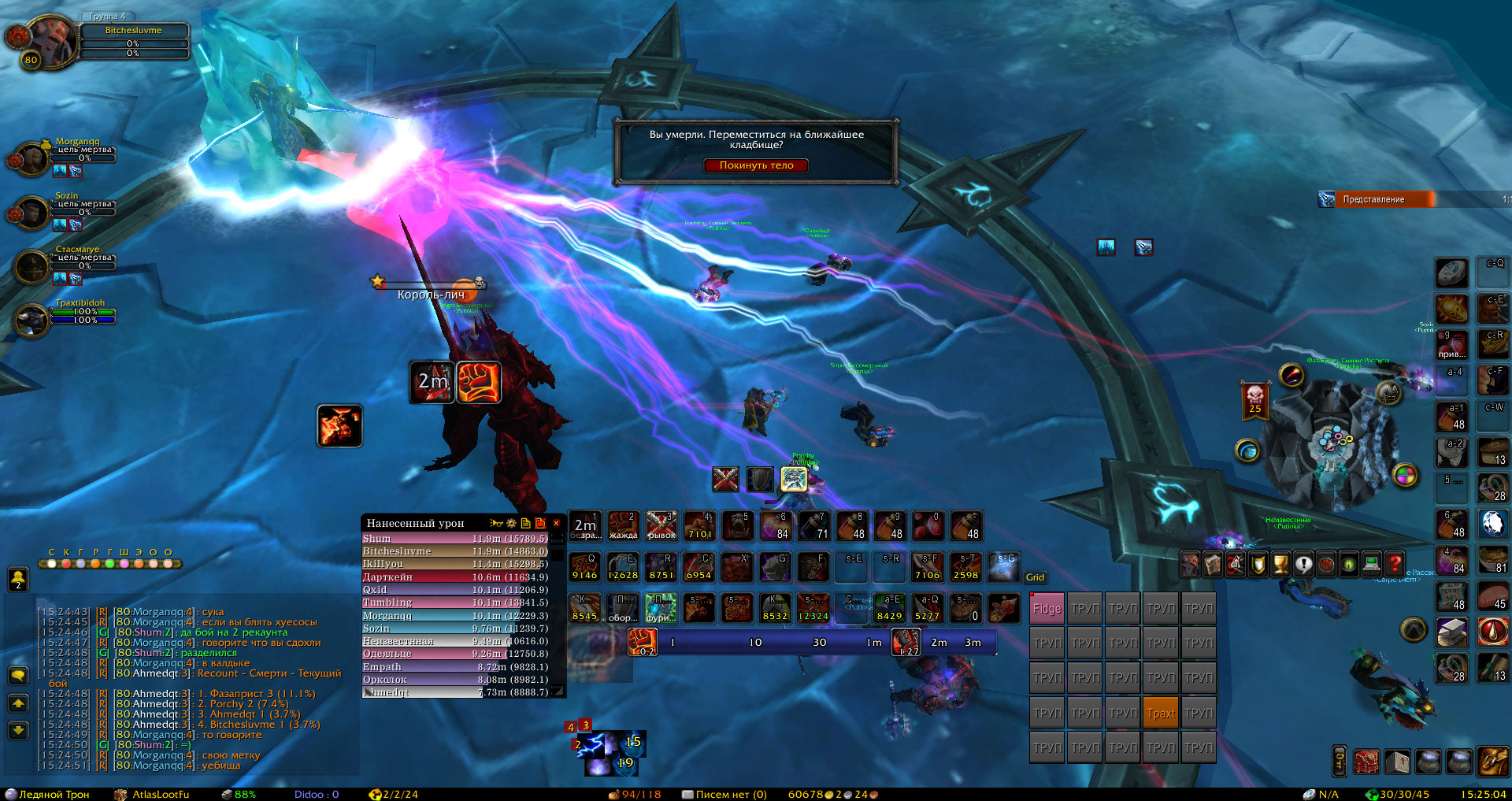This screenshot has height=801, width=1512.
Task: Use the ability bound to Q showing 9146
Action: pyautogui.click(x=584, y=566)
